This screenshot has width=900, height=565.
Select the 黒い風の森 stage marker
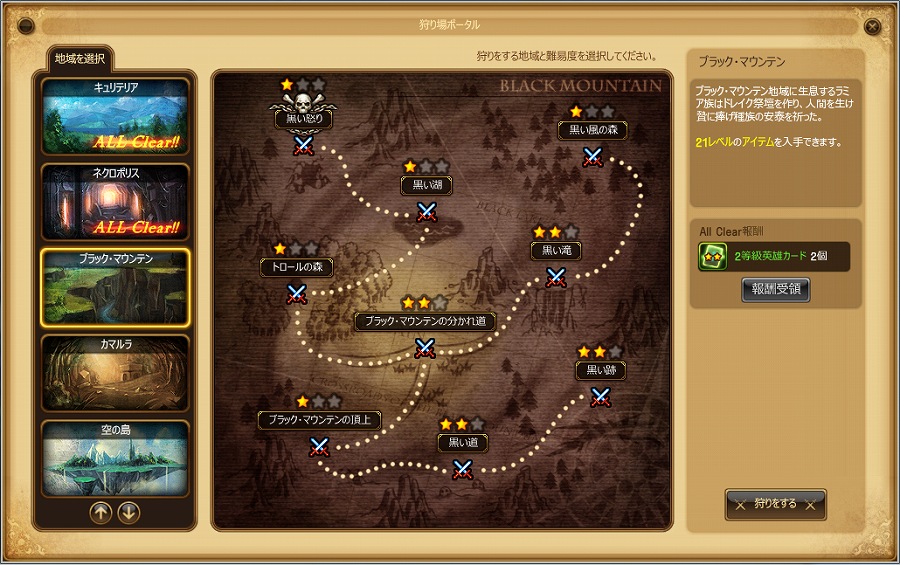pyautogui.click(x=593, y=156)
